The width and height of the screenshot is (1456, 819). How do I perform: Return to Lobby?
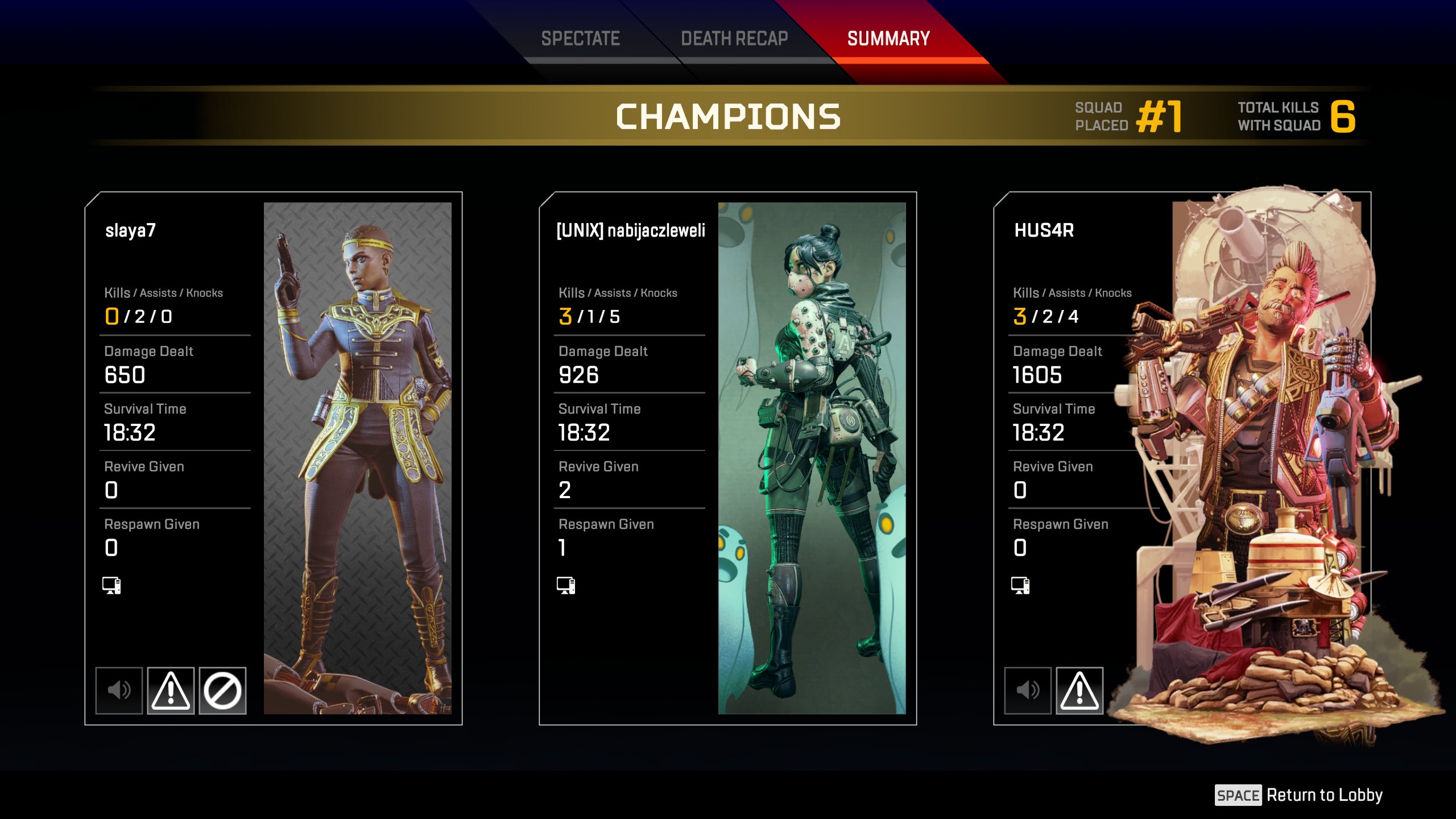pyautogui.click(x=1299, y=795)
